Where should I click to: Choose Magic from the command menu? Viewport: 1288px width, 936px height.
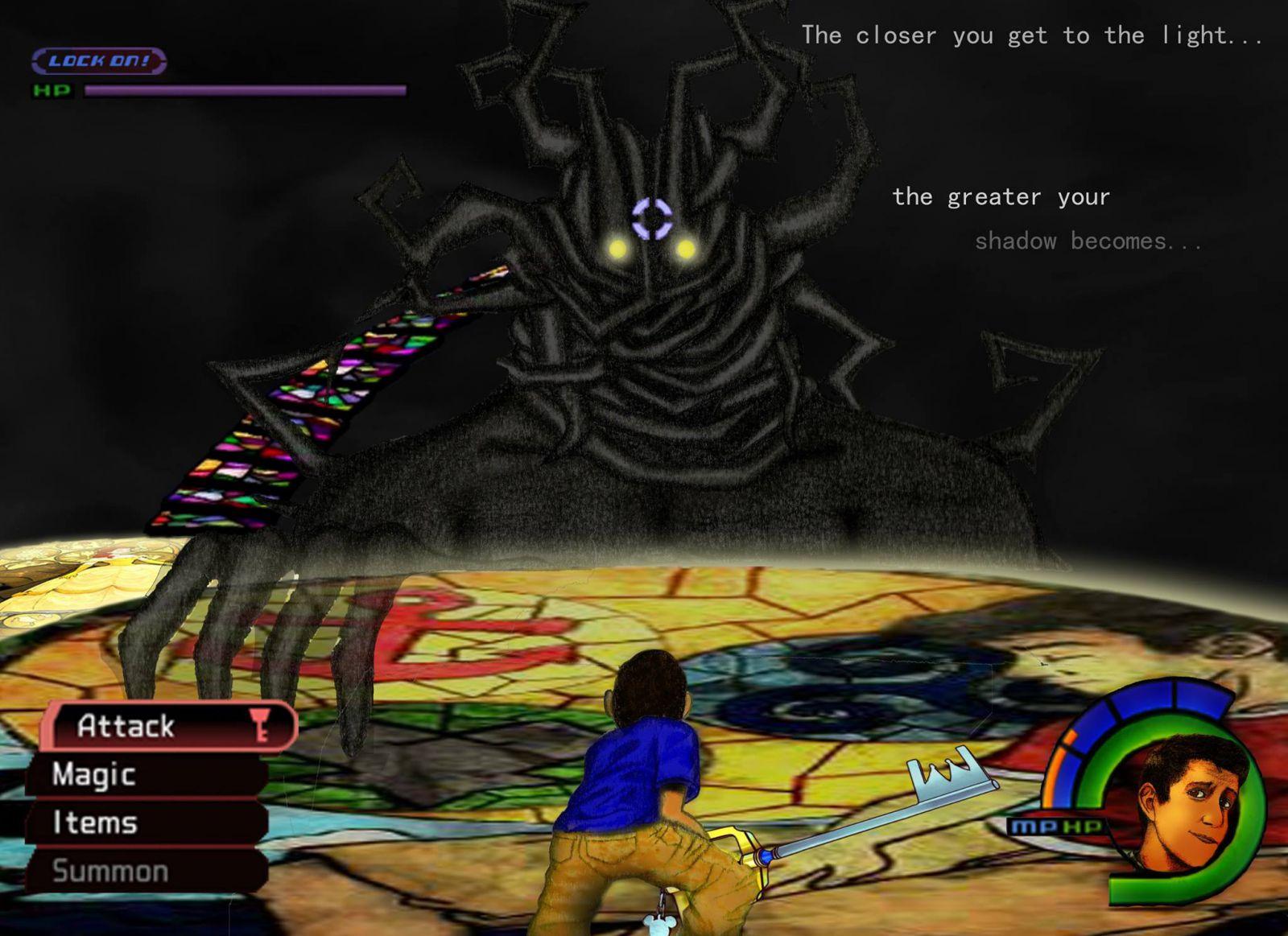point(145,774)
